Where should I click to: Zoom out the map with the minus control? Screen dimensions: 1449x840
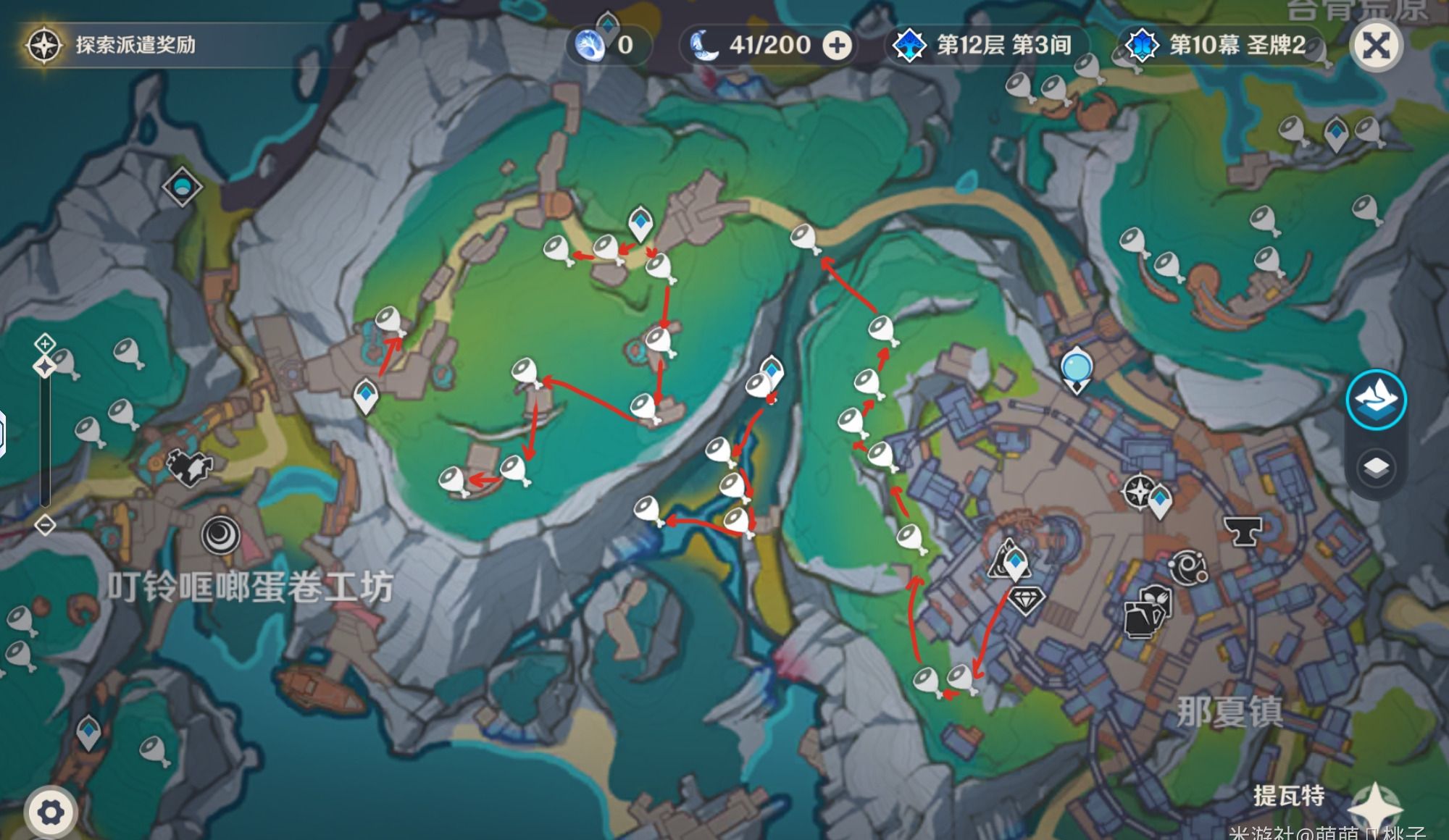pos(45,524)
